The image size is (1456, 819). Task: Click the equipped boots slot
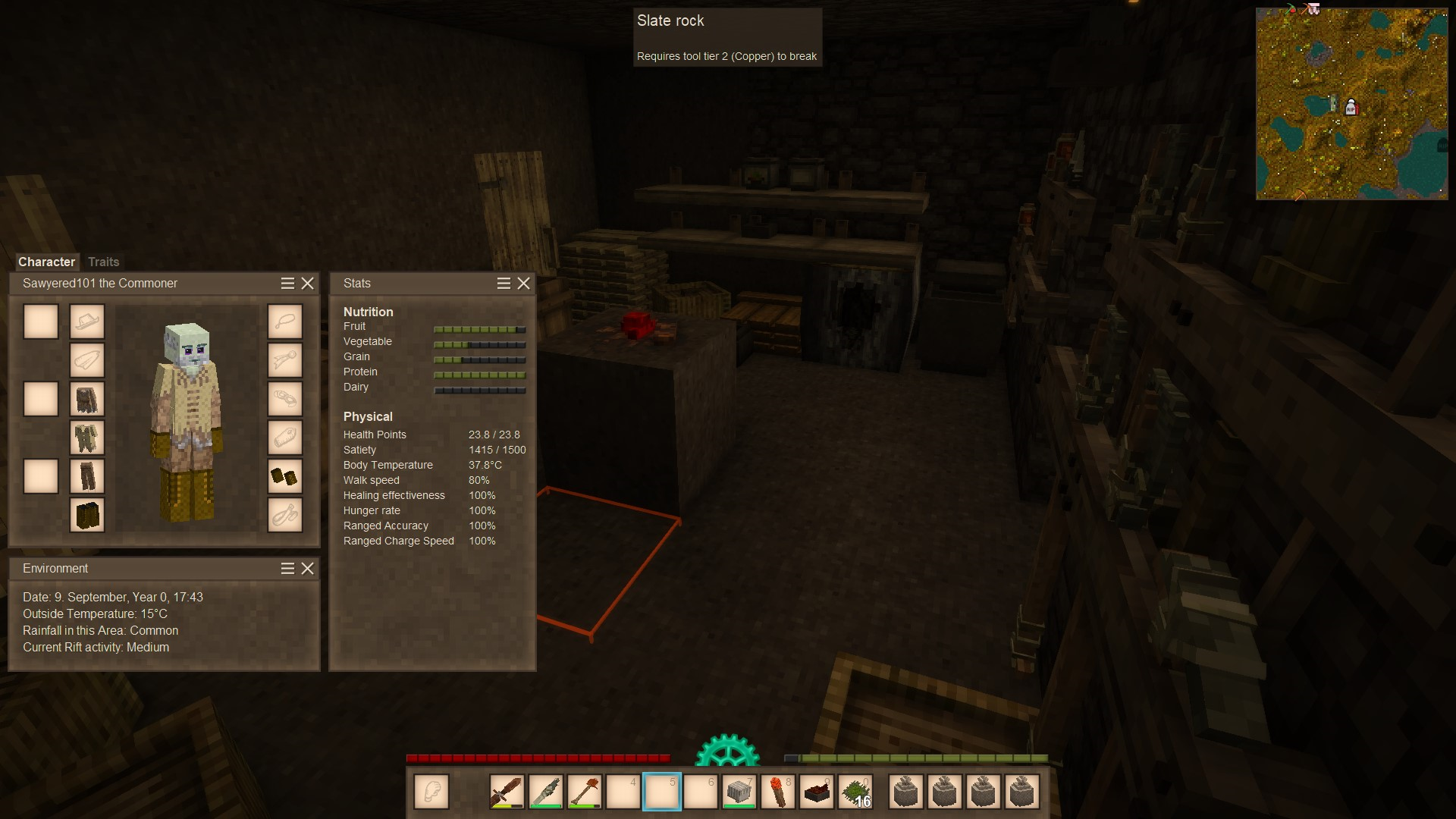(87, 515)
